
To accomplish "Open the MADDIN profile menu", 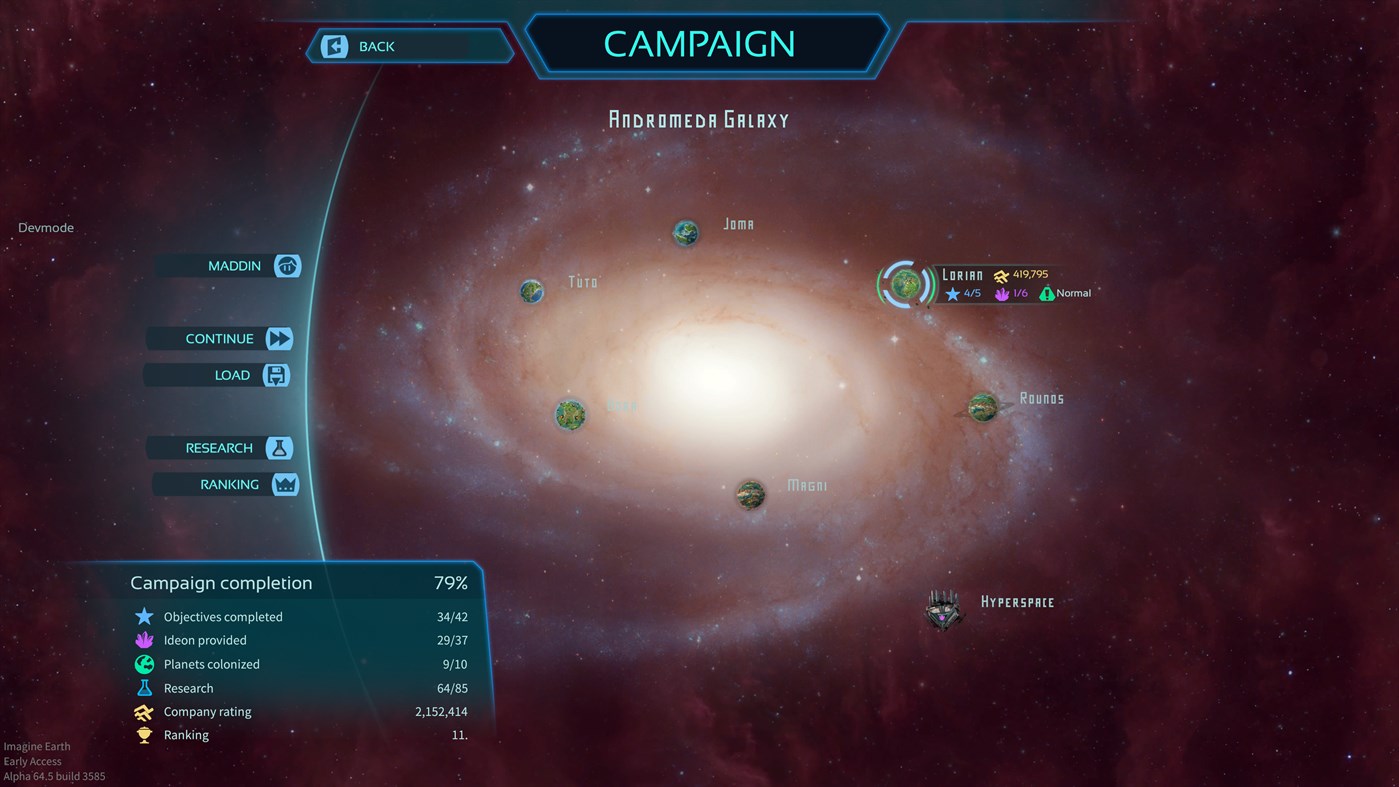I will pos(285,266).
